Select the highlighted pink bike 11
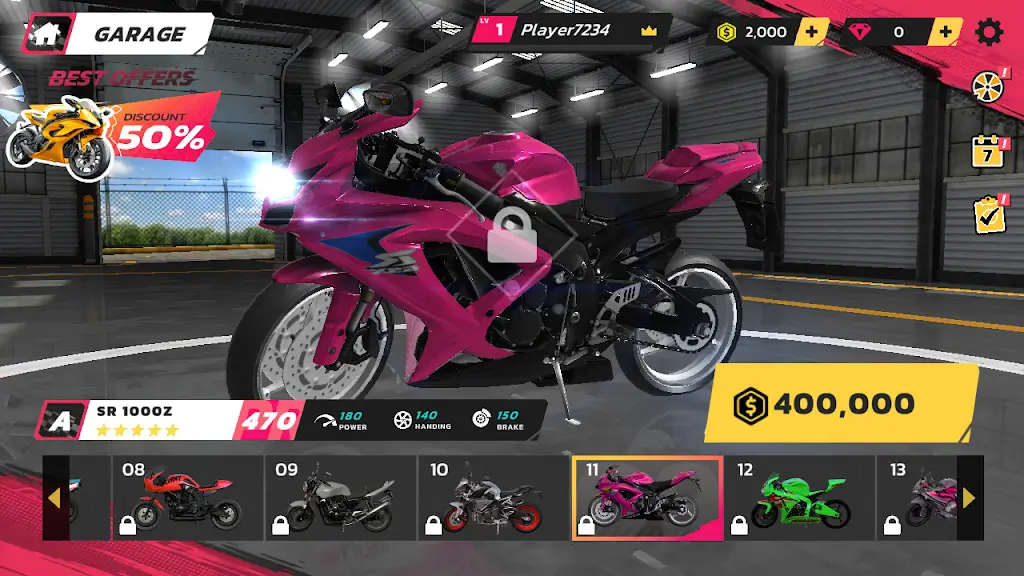 click(x=646, y=498)
